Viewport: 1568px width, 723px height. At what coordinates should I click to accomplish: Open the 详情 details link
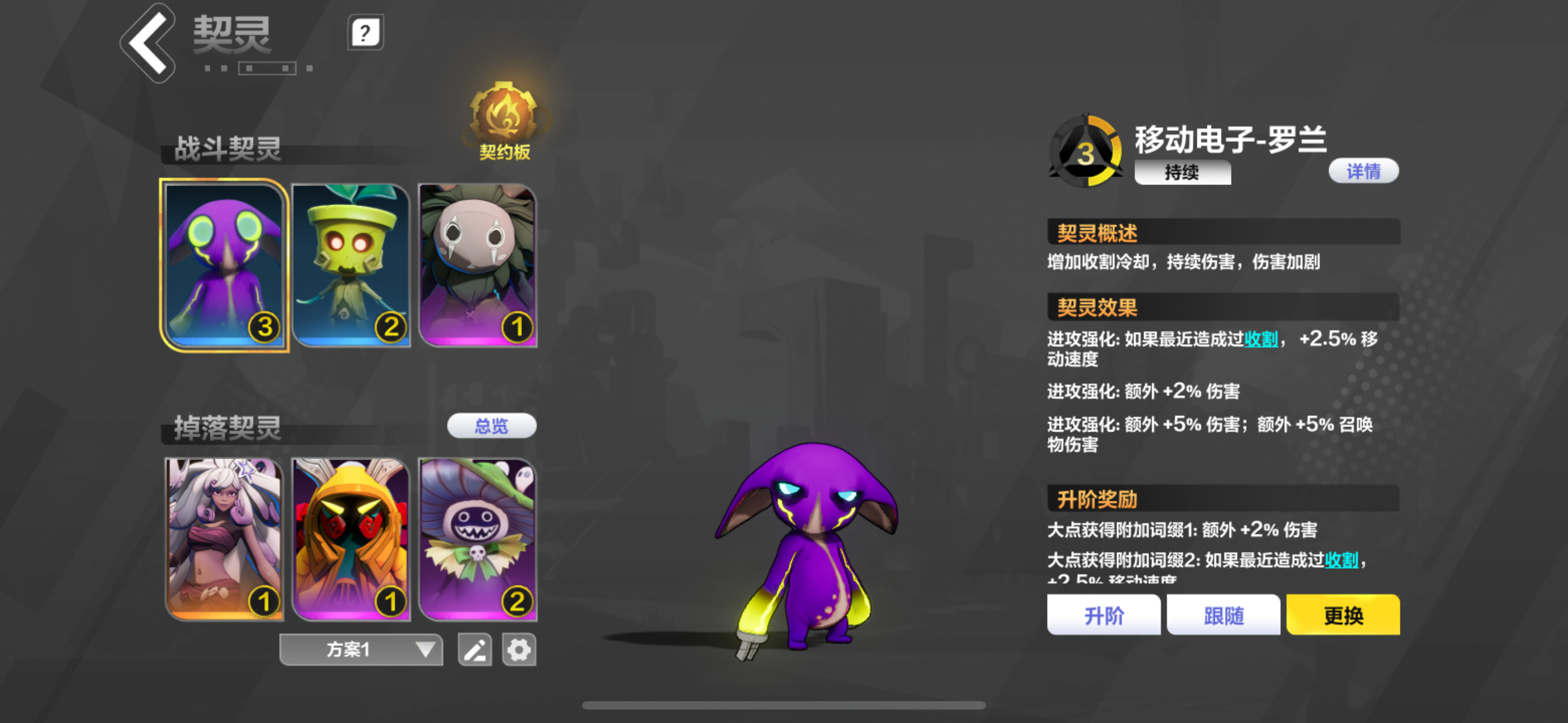pos(1363,171)
